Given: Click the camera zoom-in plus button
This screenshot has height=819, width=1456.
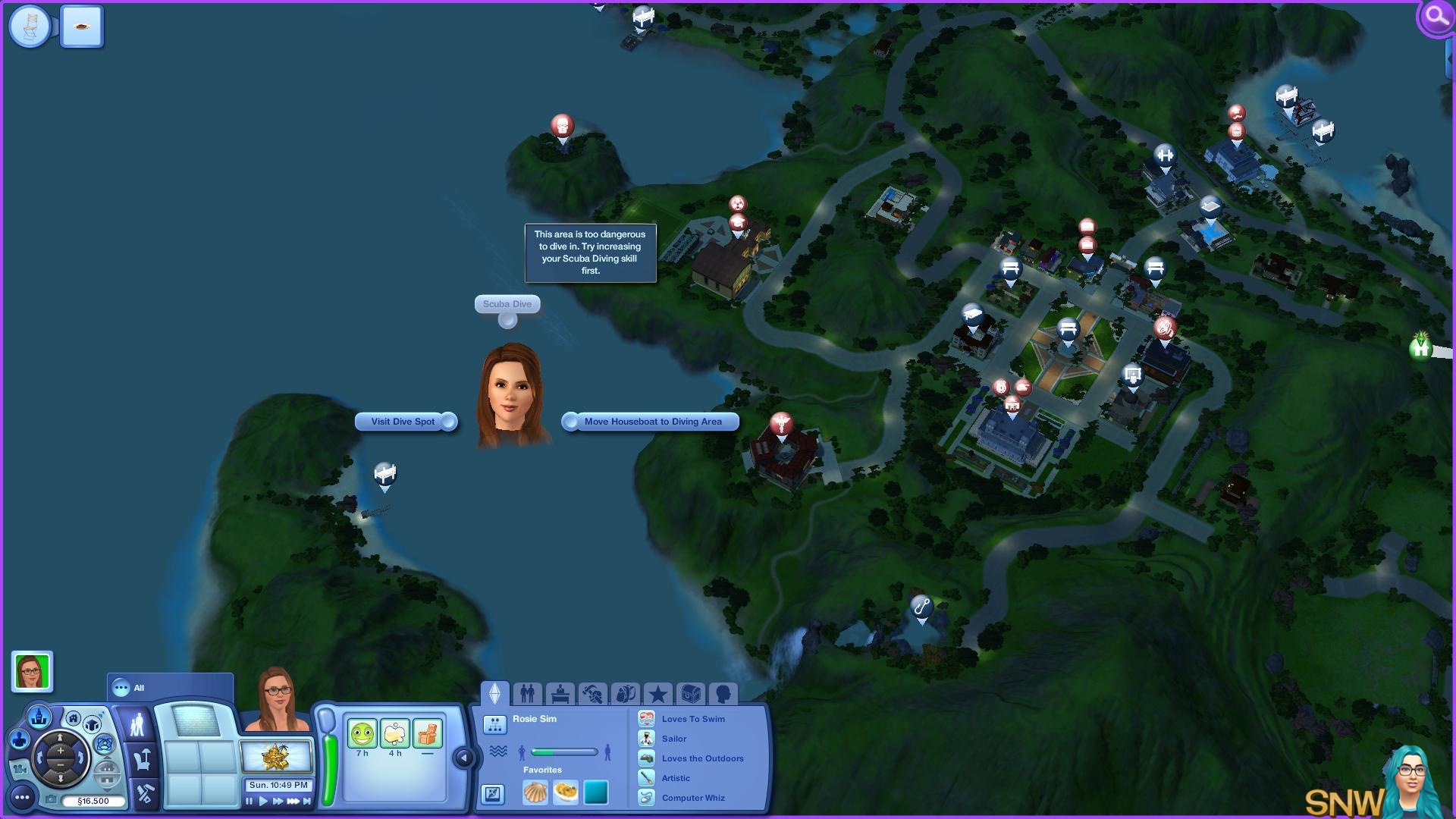Looking at the screenshot, I should point(61,751).
